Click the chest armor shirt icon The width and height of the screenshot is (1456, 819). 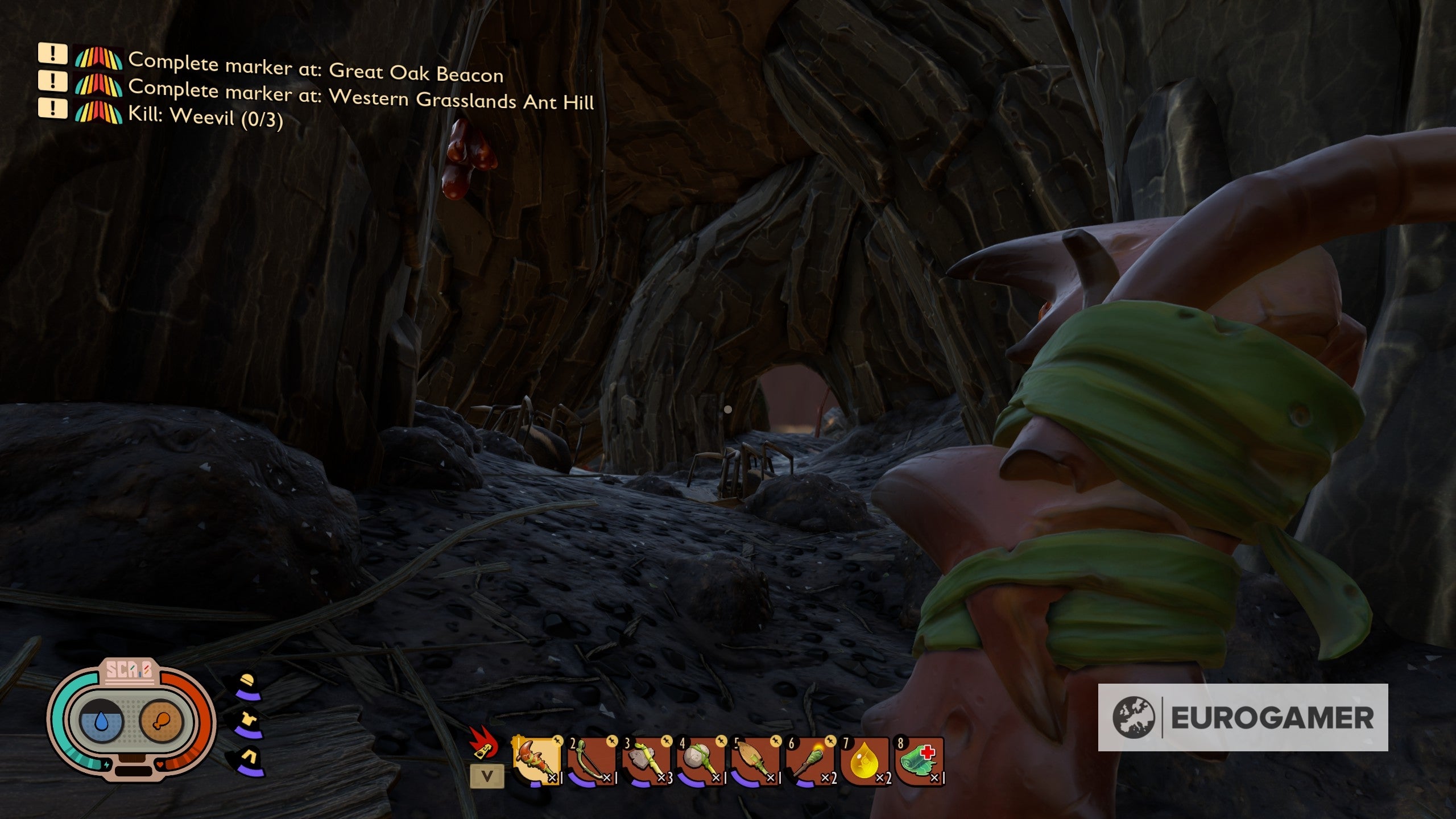point(248,722)
